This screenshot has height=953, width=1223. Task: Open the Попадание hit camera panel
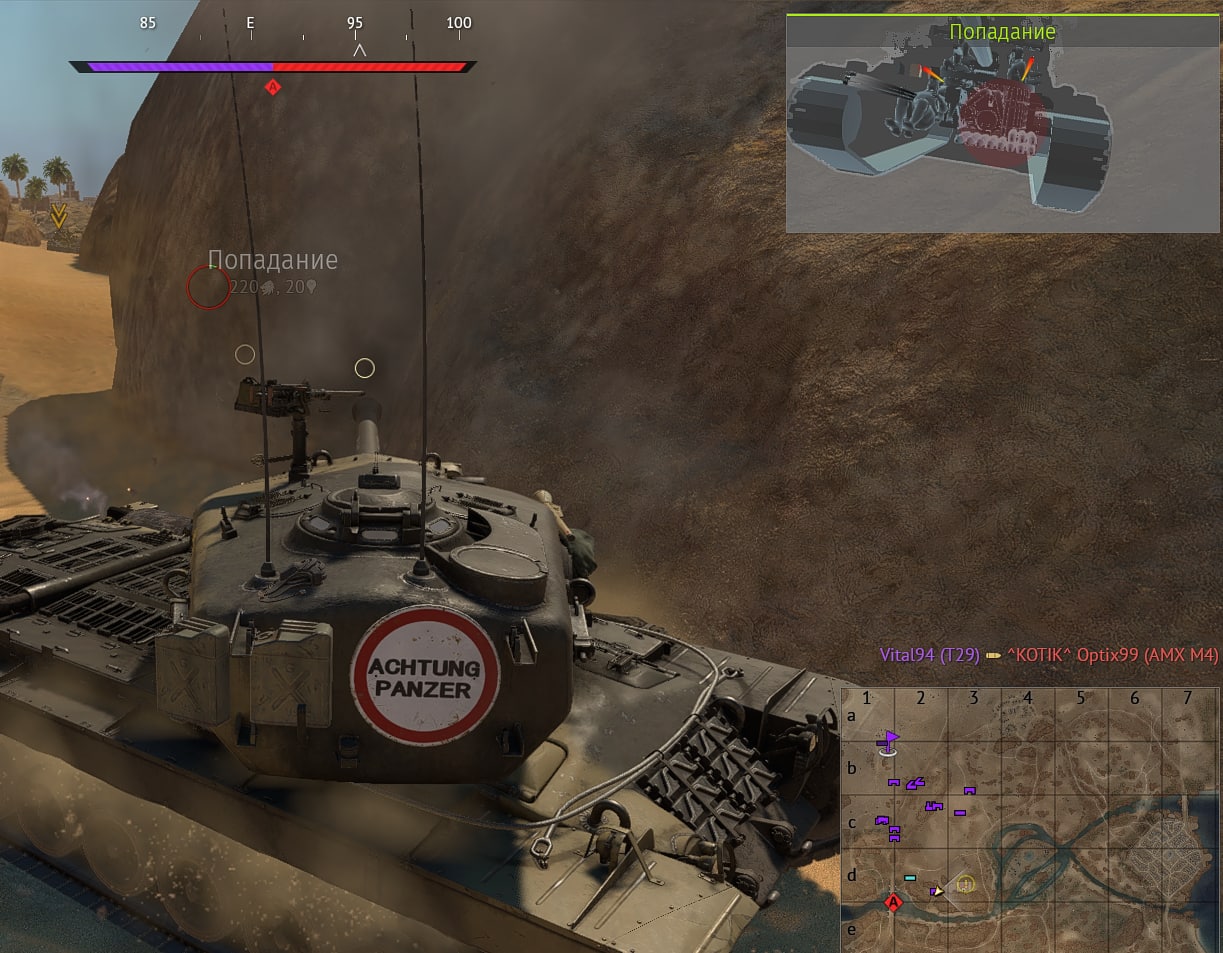[x=1002, y=124]
